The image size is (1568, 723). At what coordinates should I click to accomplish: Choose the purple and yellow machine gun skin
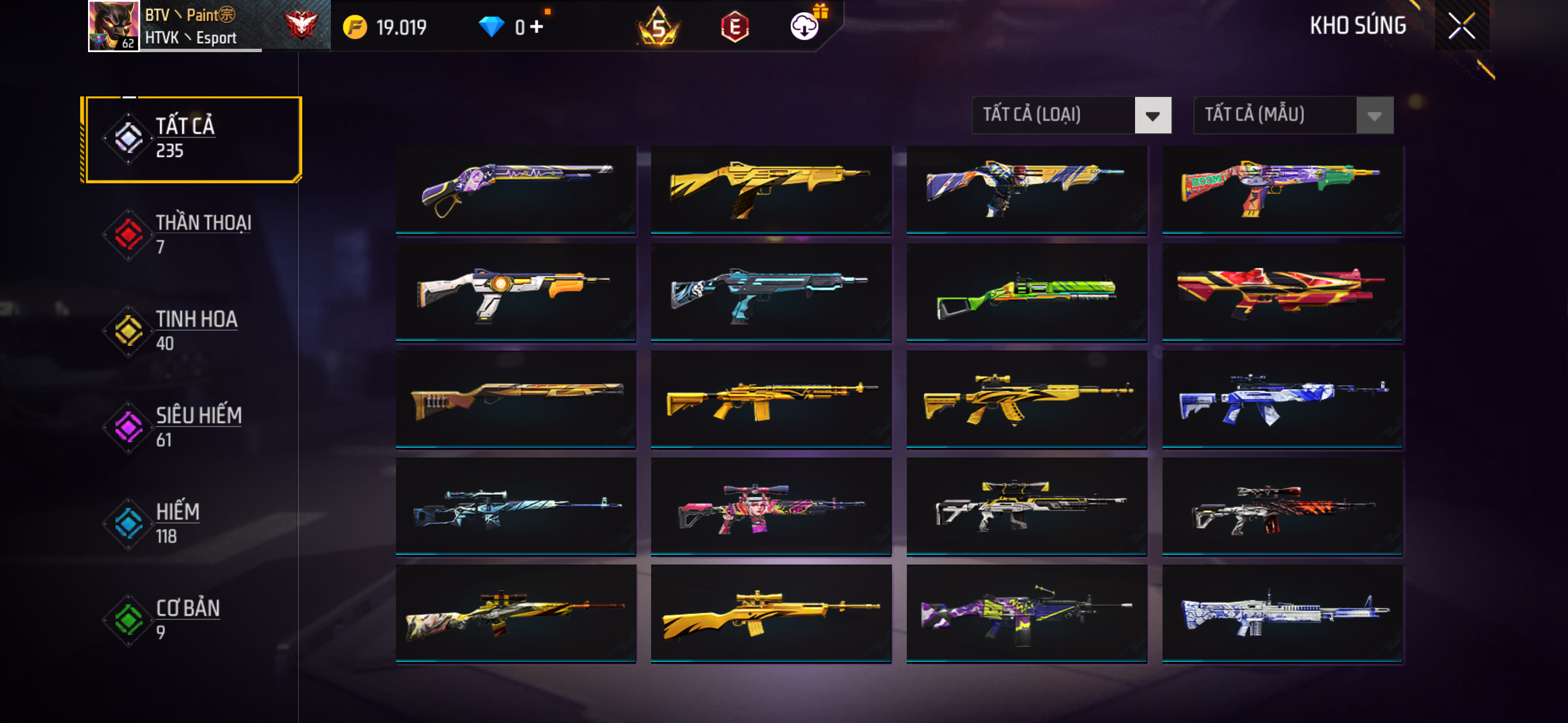[1026, 614]
